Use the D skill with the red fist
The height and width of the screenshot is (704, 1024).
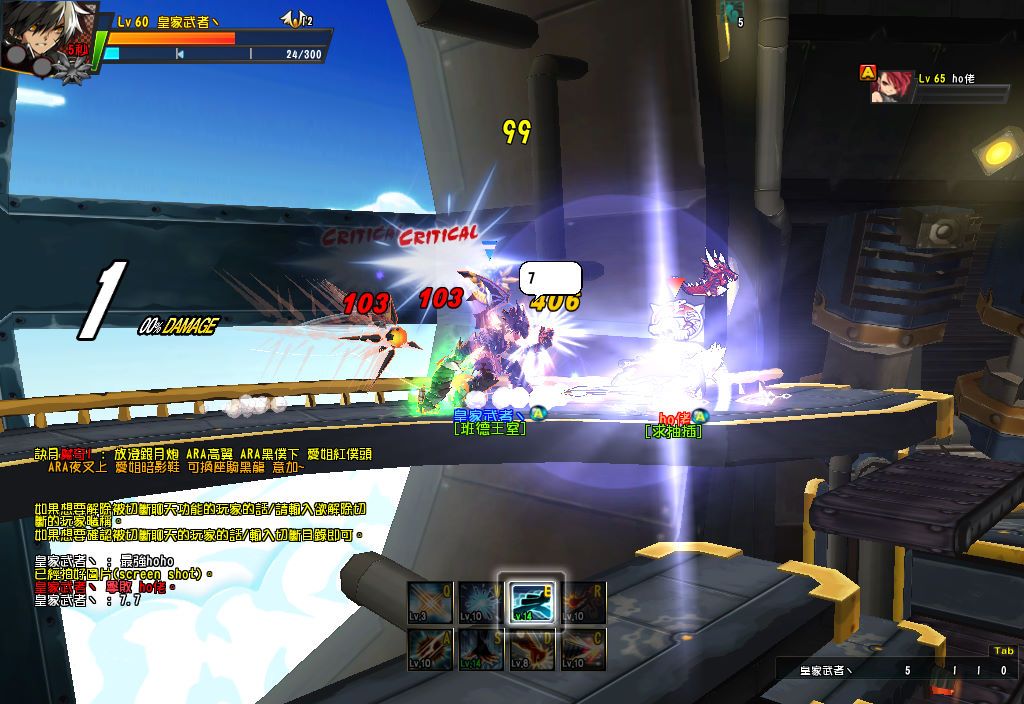533,649
